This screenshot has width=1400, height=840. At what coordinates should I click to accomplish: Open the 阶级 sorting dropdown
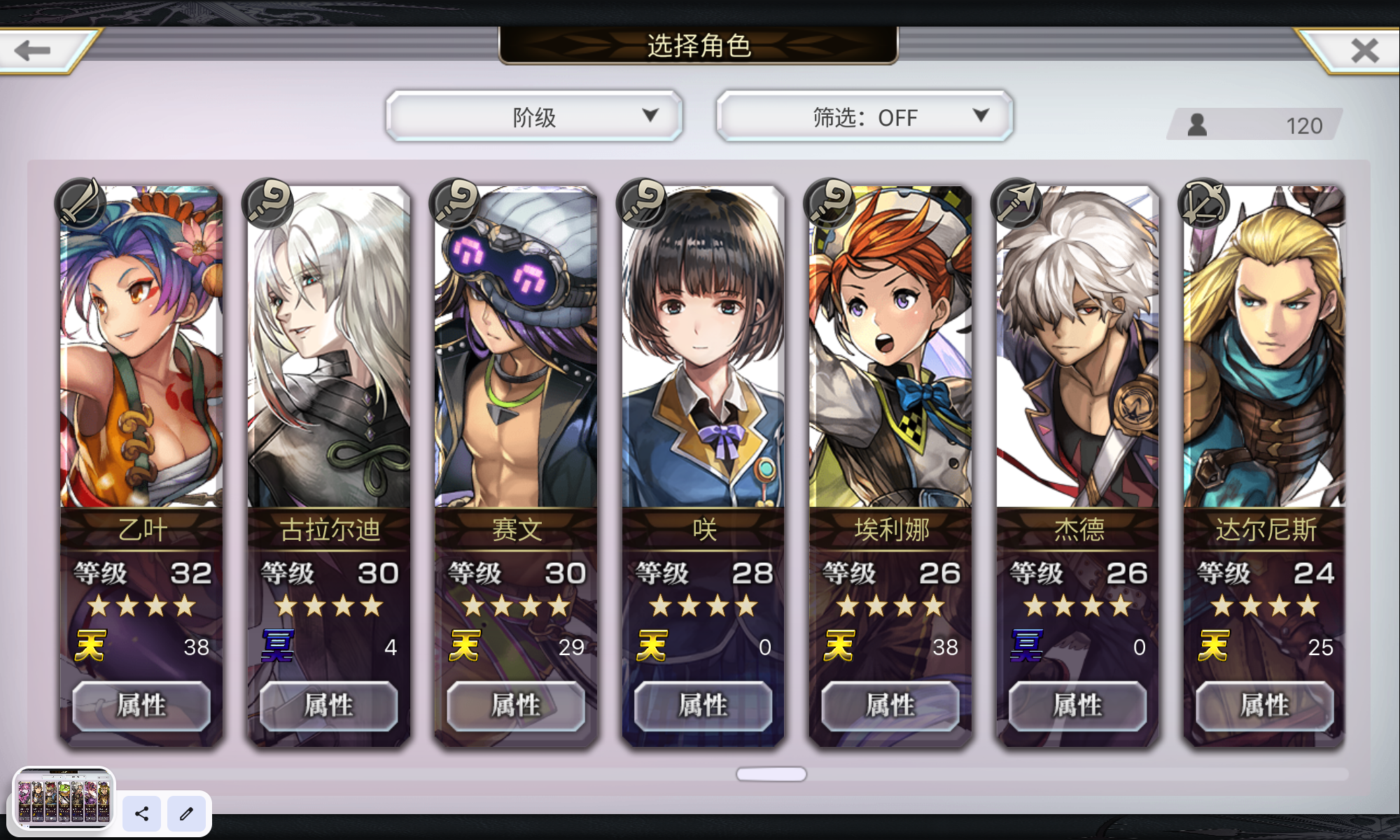(x=534, y=116)
